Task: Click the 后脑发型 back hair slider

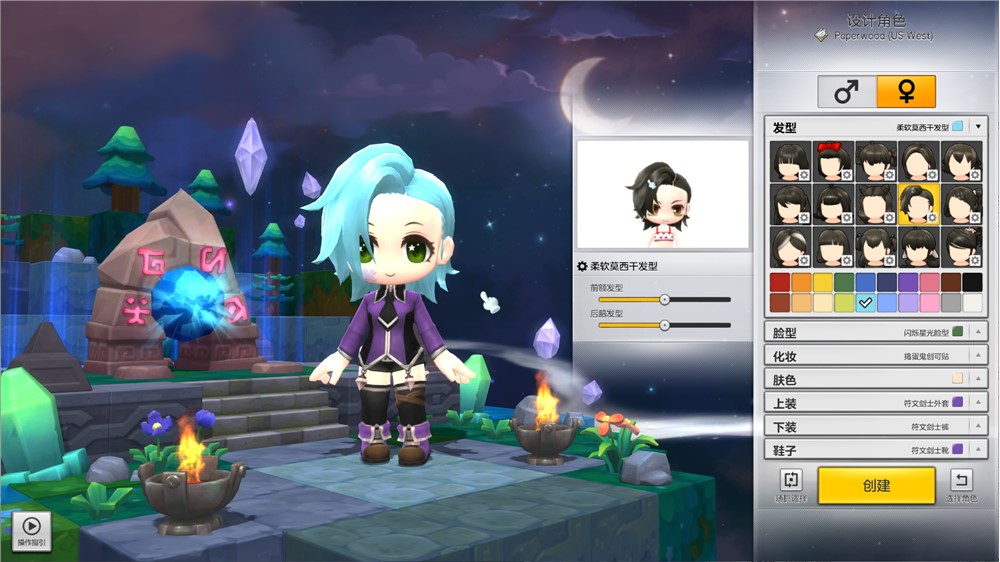Action: point(664,325)
